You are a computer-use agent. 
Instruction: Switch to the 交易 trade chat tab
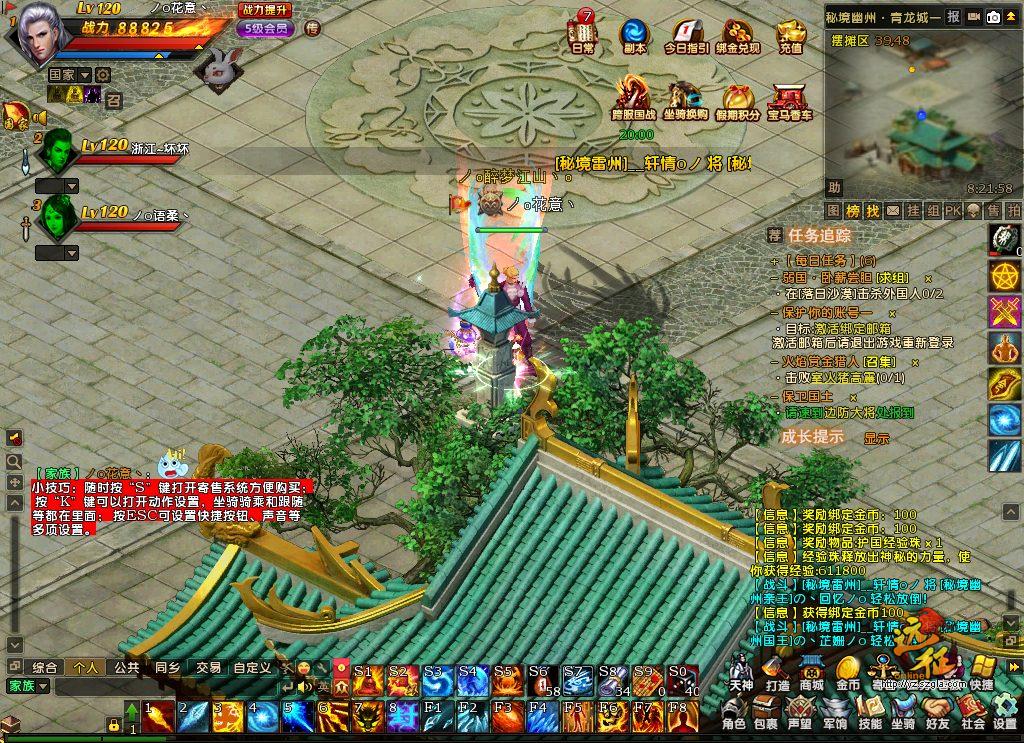pyautogui.click(x=208, y=667)
